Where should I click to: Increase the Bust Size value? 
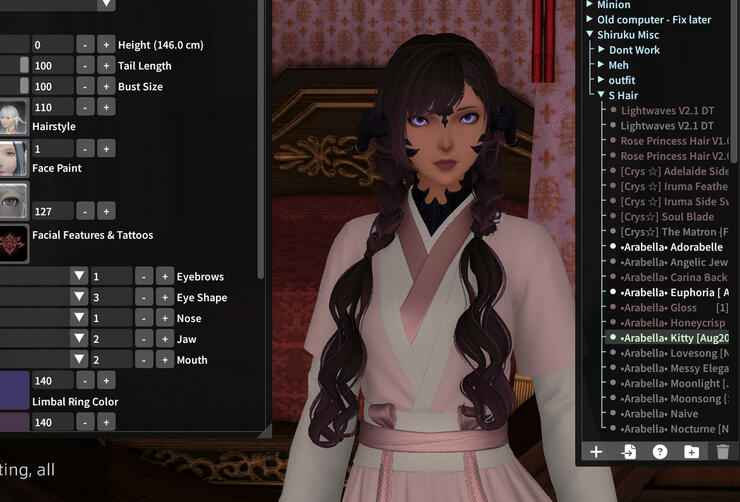tap(106, 87)
